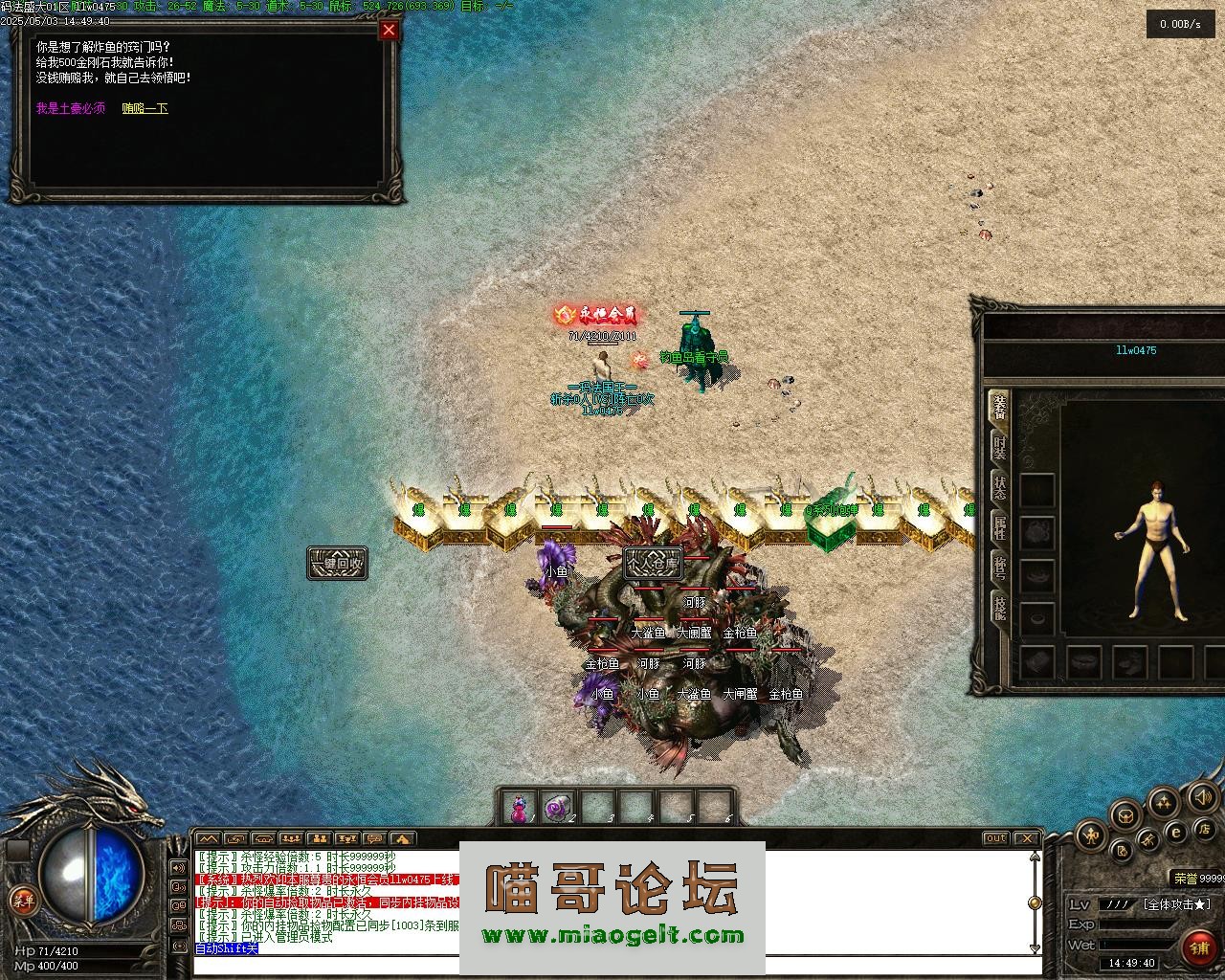Screen dimensions: 1225x980
Task: Open the round 菜单 menu button
Action: 23,900
